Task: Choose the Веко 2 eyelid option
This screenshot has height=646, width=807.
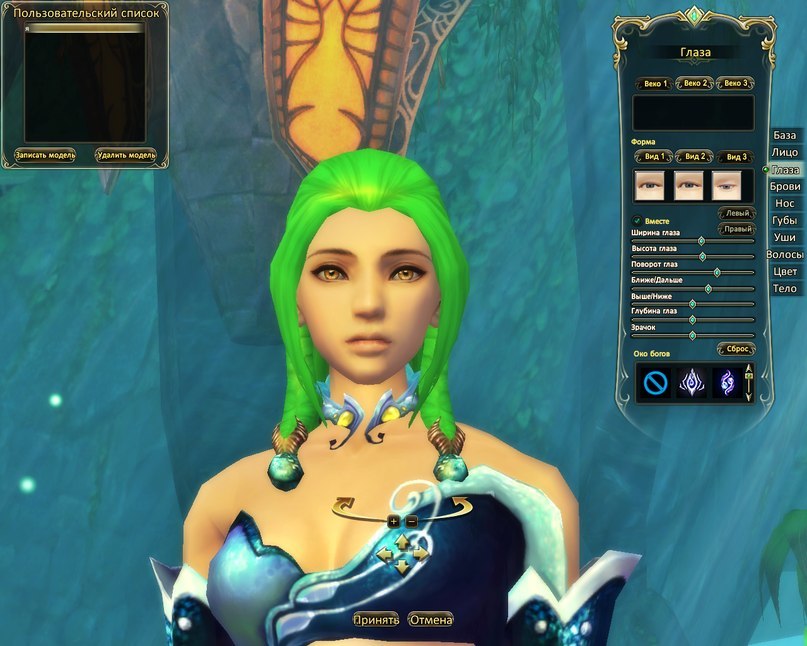Action: 694,83
